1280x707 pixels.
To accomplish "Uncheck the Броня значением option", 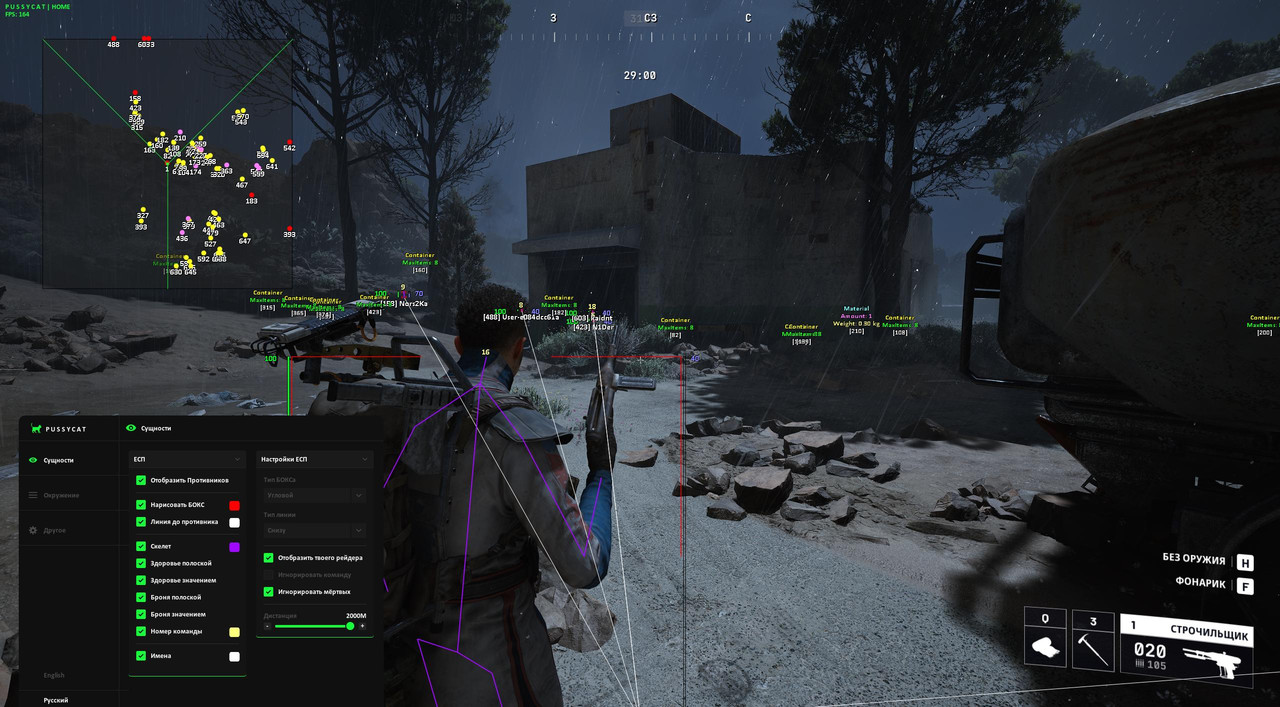I will (141, 614).
